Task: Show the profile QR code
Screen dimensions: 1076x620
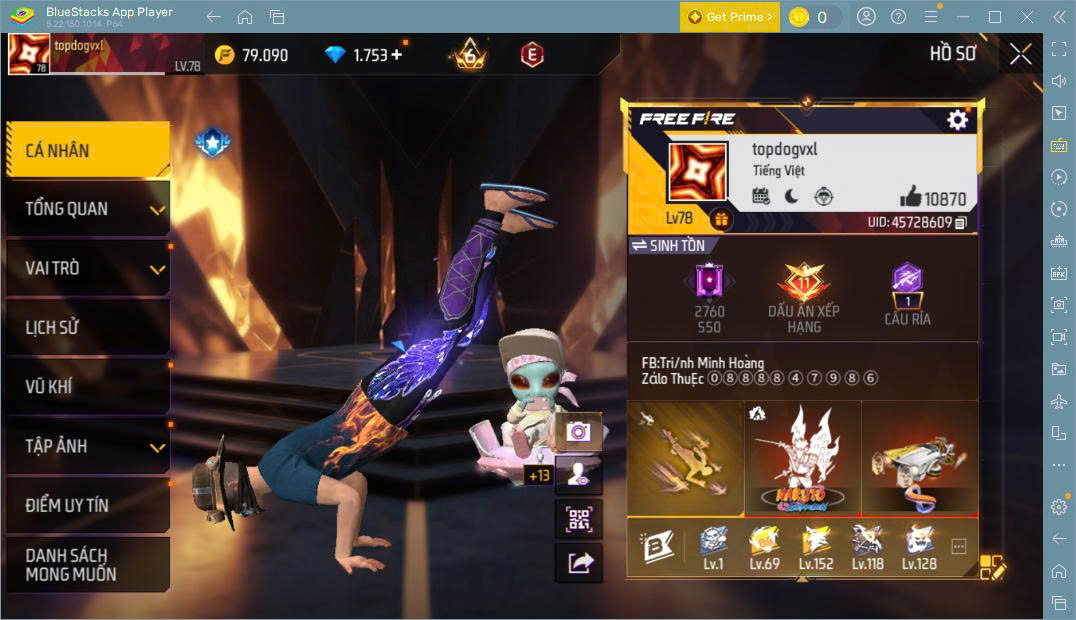Action: coord(578,518)
